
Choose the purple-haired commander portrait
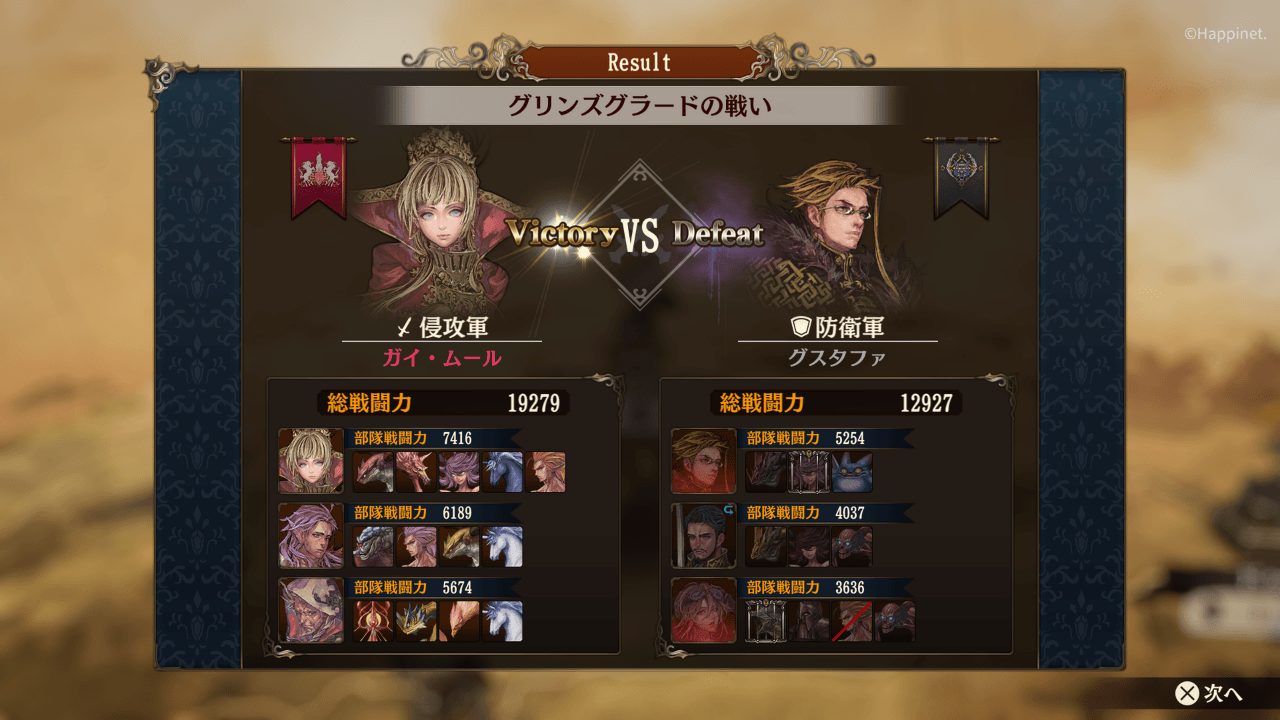pos(311,536)
